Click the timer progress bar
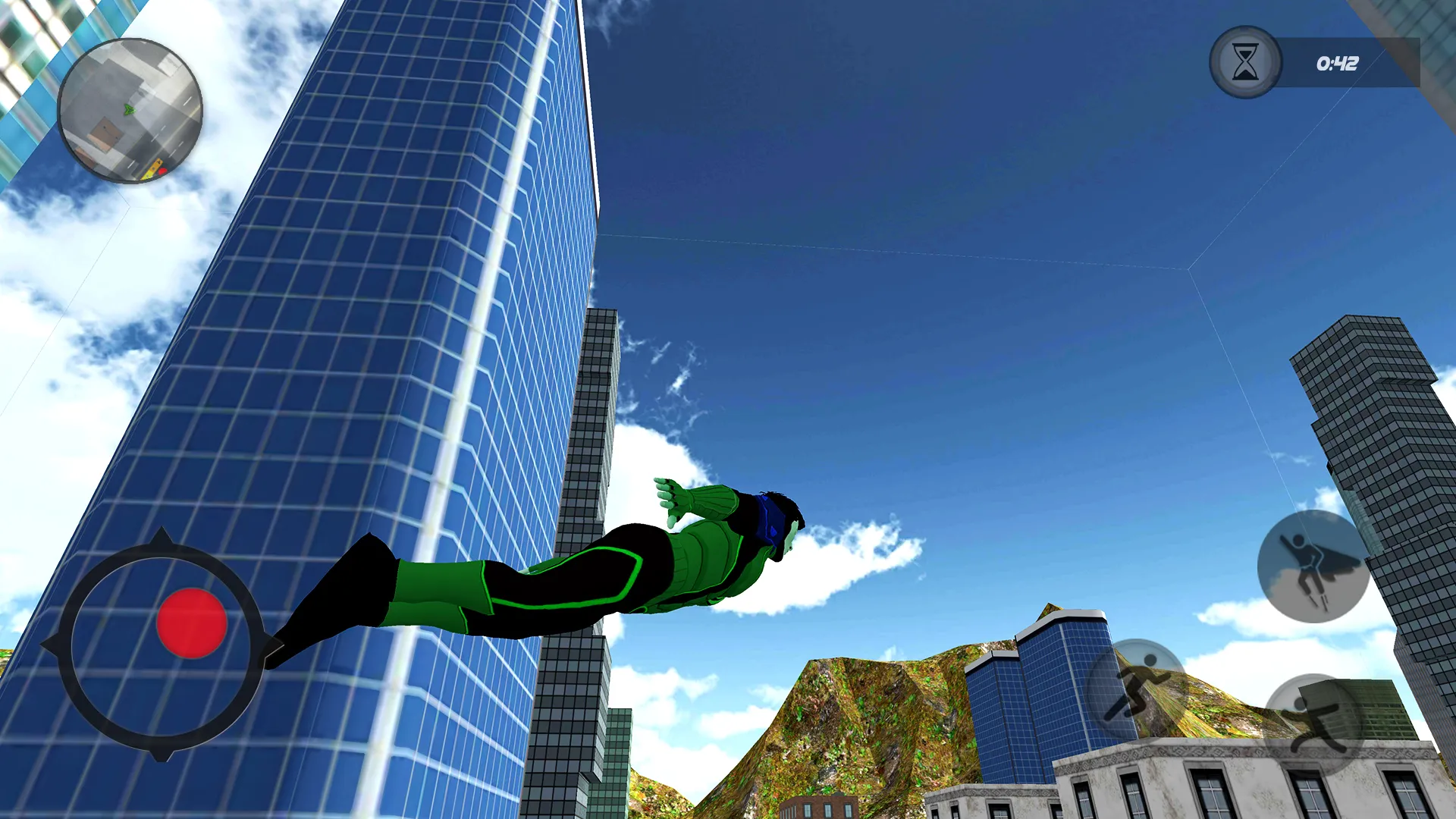The height and width of the screenshot is (819, 1456). [1357, 64]
